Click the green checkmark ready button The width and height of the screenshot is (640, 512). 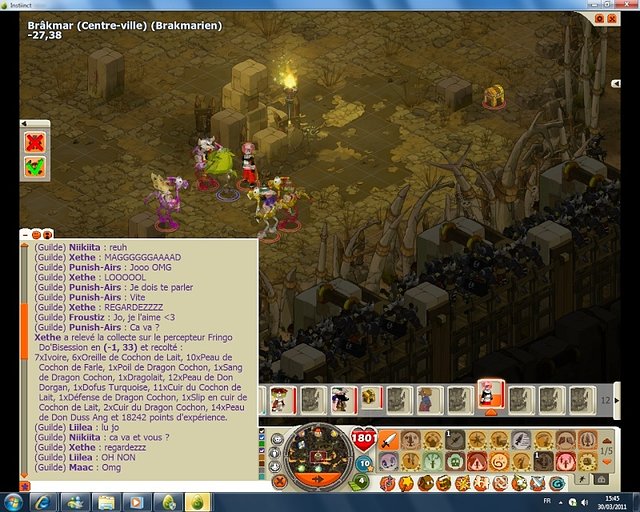[x=35, y=165]
